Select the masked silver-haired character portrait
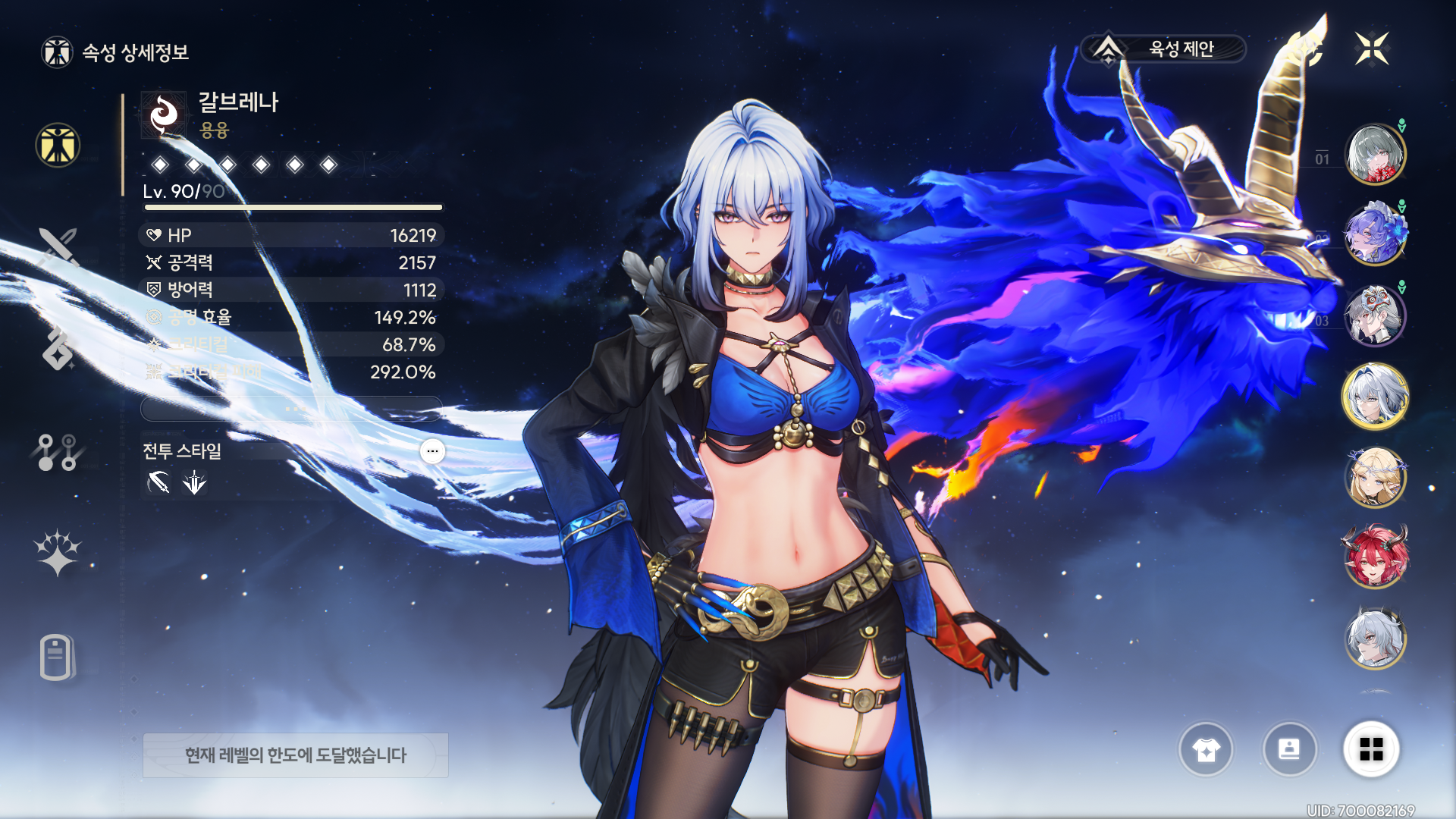This screenshot has width=1456, height=819. click(1375, 316)
